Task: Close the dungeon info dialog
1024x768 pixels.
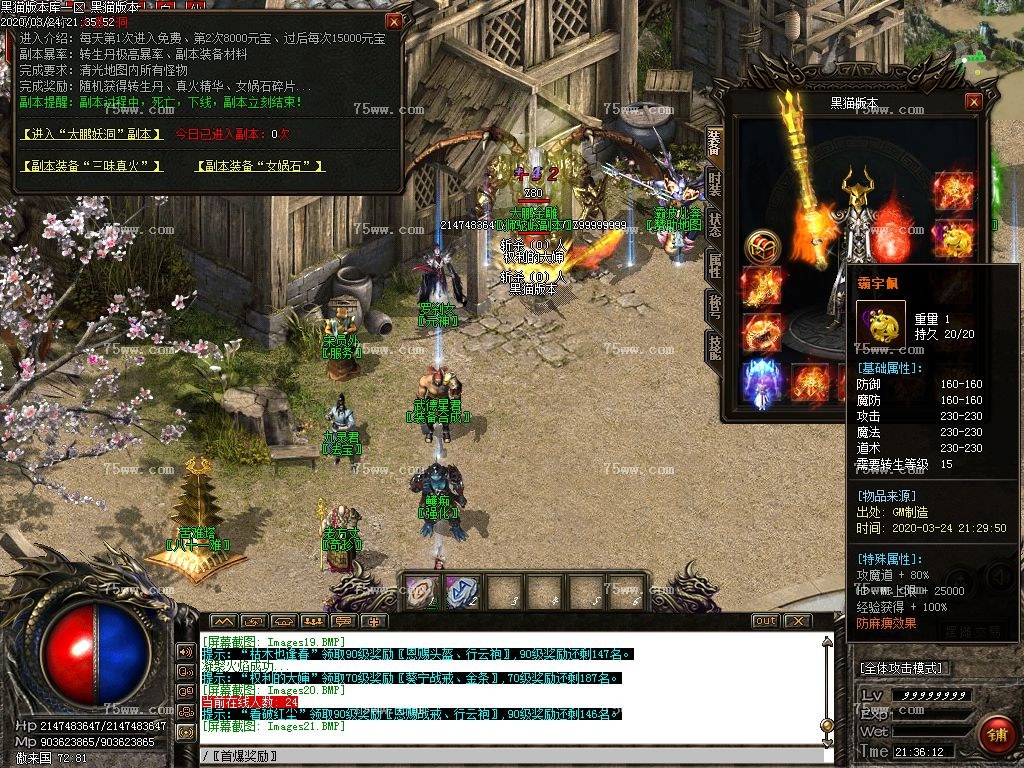Action: (x=394, y=21)
